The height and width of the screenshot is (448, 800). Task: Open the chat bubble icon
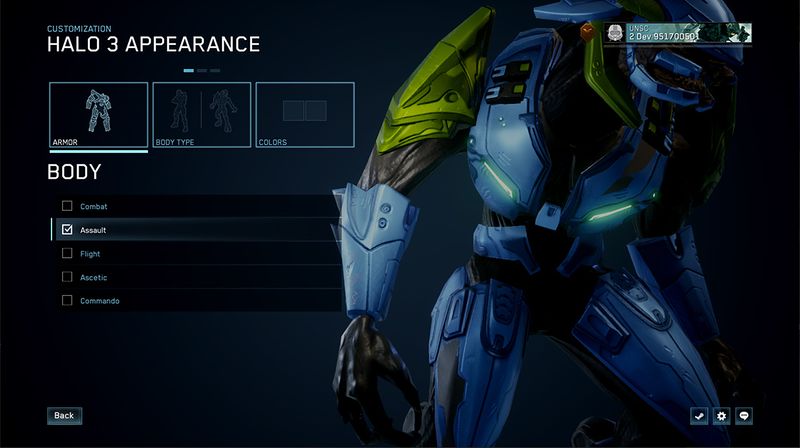click(x=744, y=415)
